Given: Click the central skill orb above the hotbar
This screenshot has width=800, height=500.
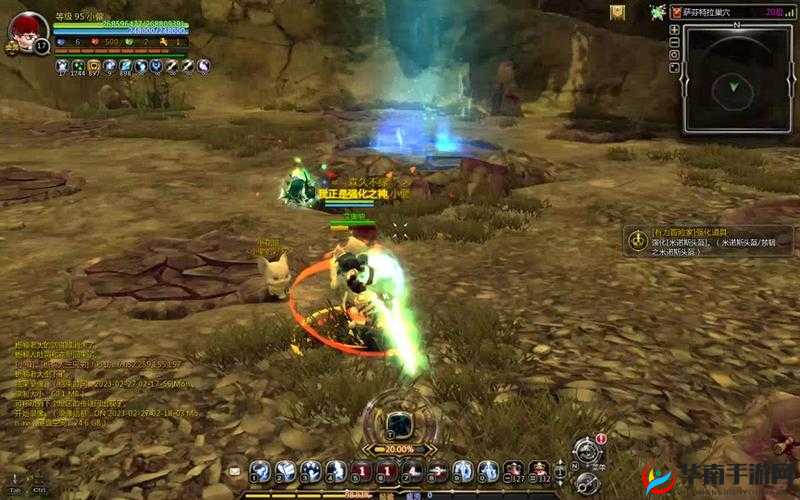Looking at the screenshot, I should [399, 422].
